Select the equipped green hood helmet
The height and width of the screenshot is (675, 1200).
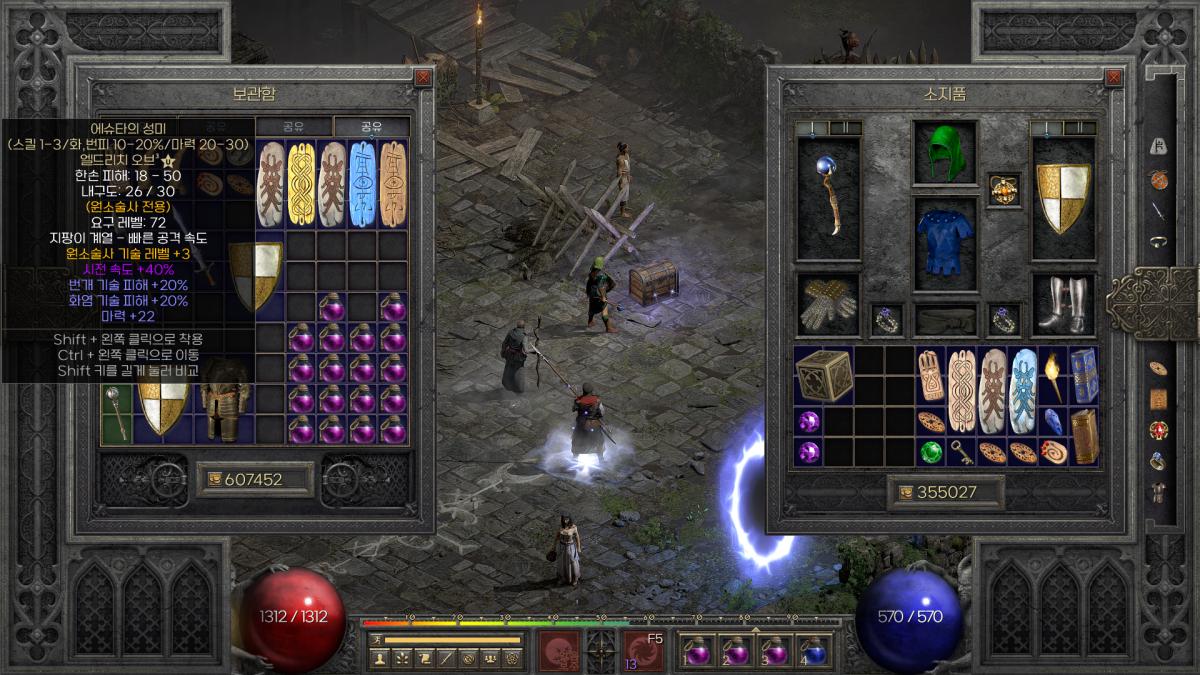point(944,153)
